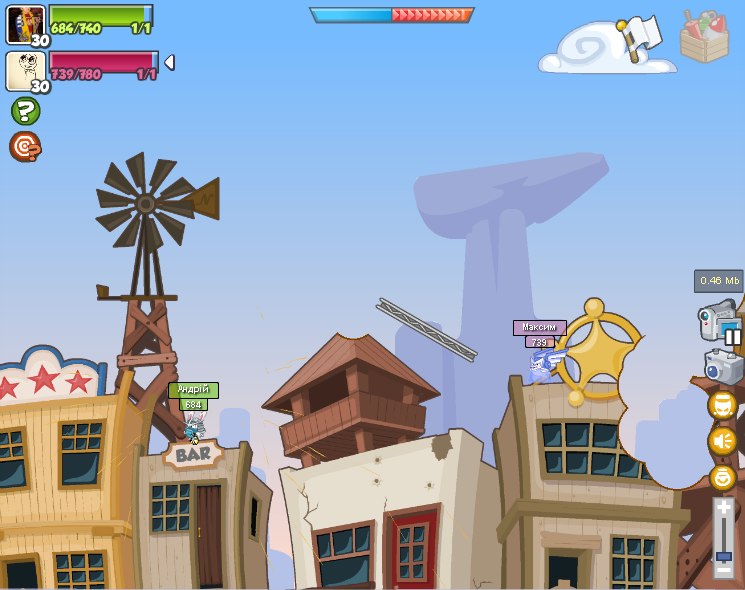745x590 pixels.
Task: Click the zoom slider minus button
Action: (x=723, y=571)
